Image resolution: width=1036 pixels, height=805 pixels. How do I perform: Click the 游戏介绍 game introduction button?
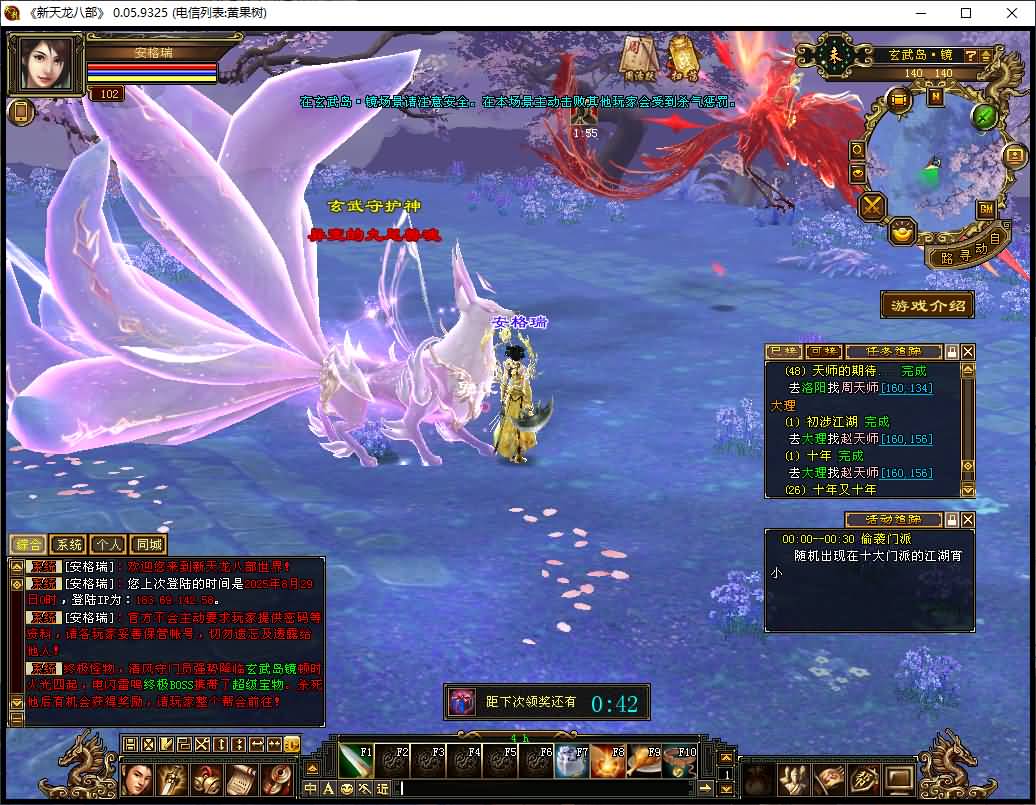927,305
